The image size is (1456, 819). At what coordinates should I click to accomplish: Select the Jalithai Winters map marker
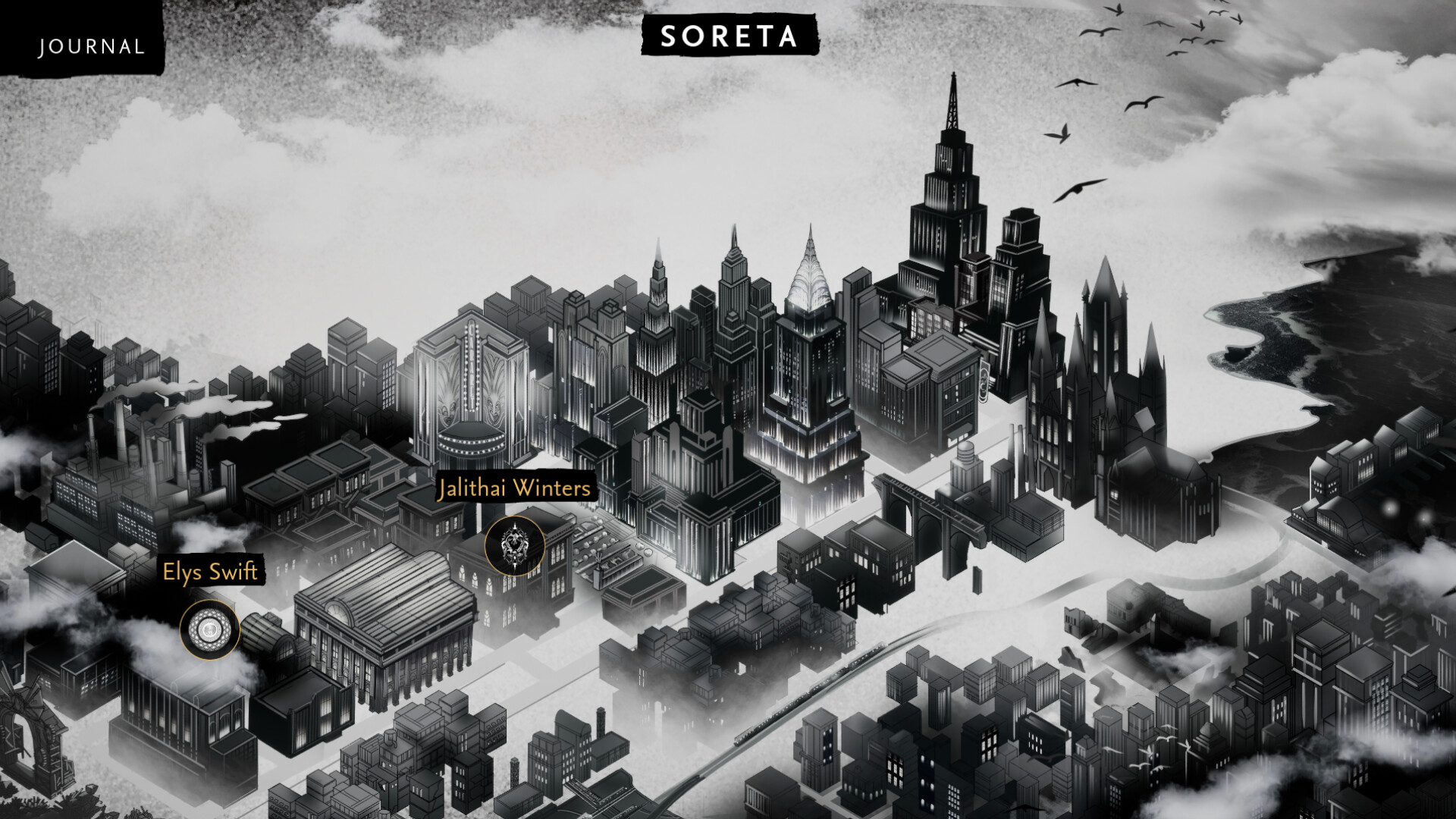(x=514, y=545)
